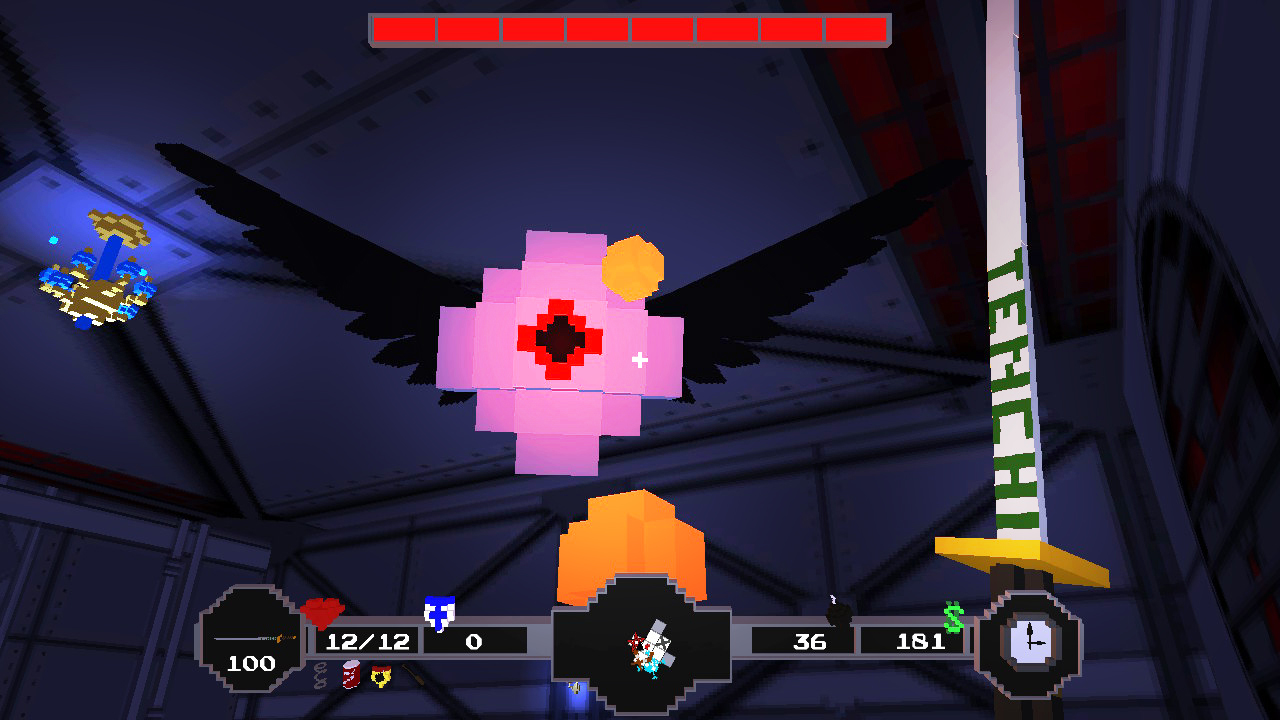This screenshot has width=1280, height=720.
Task: Click the 0 armor counter panel
Action: tap(470, 641)
